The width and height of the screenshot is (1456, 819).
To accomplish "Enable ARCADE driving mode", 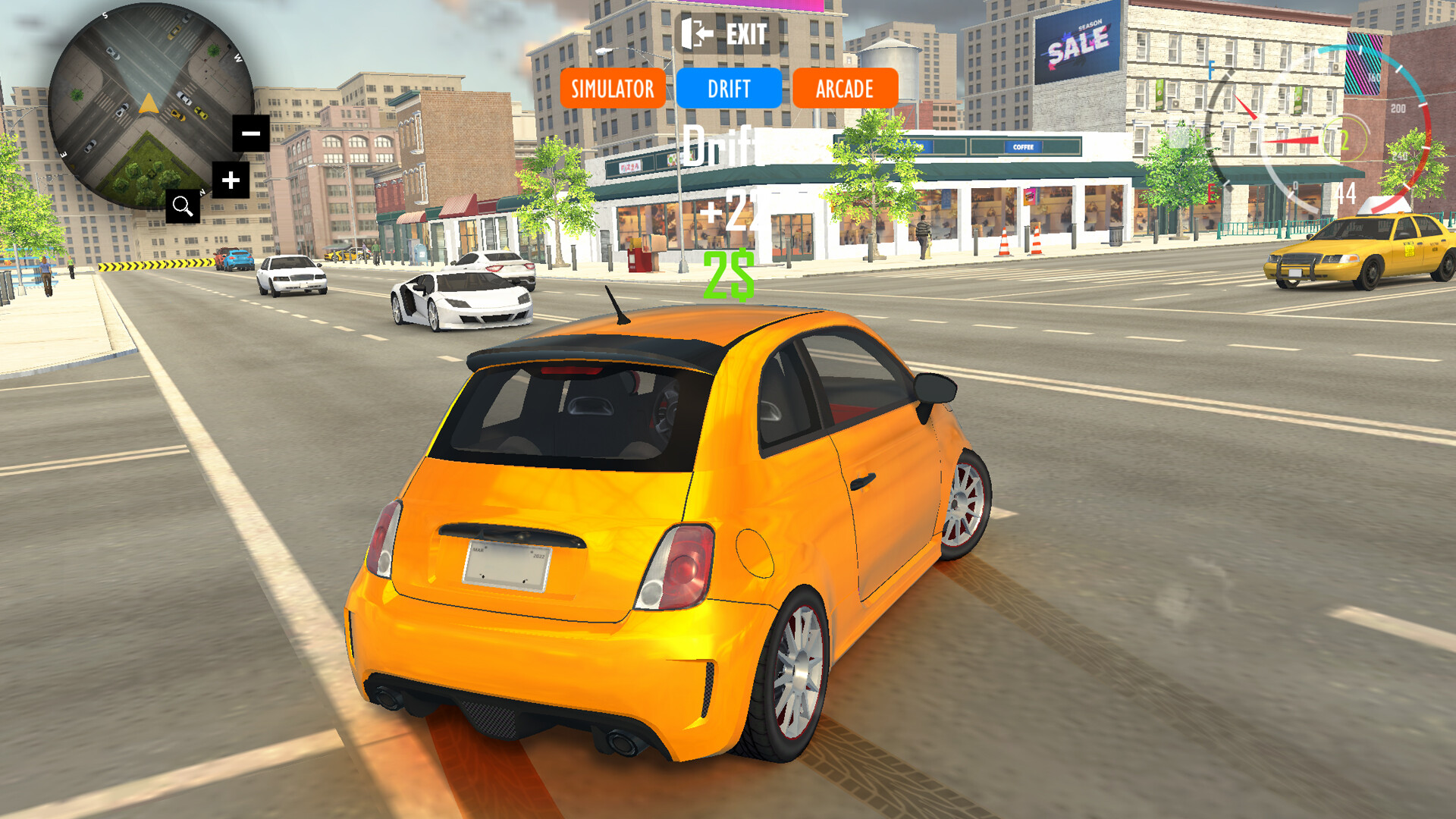I will click(845, 89).
